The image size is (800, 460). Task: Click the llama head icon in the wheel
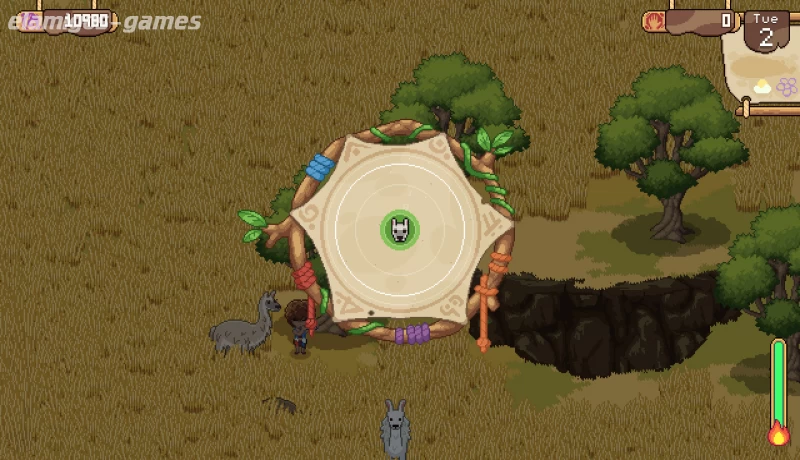point(400,230)
